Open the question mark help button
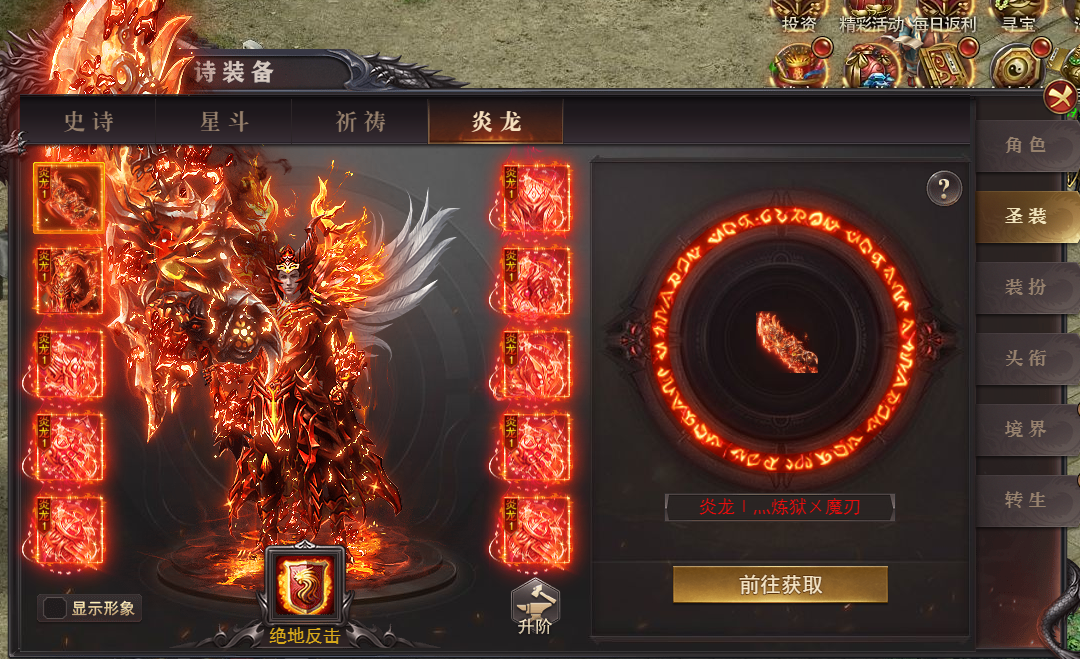 pyautogui.click(x=944, y=188)
